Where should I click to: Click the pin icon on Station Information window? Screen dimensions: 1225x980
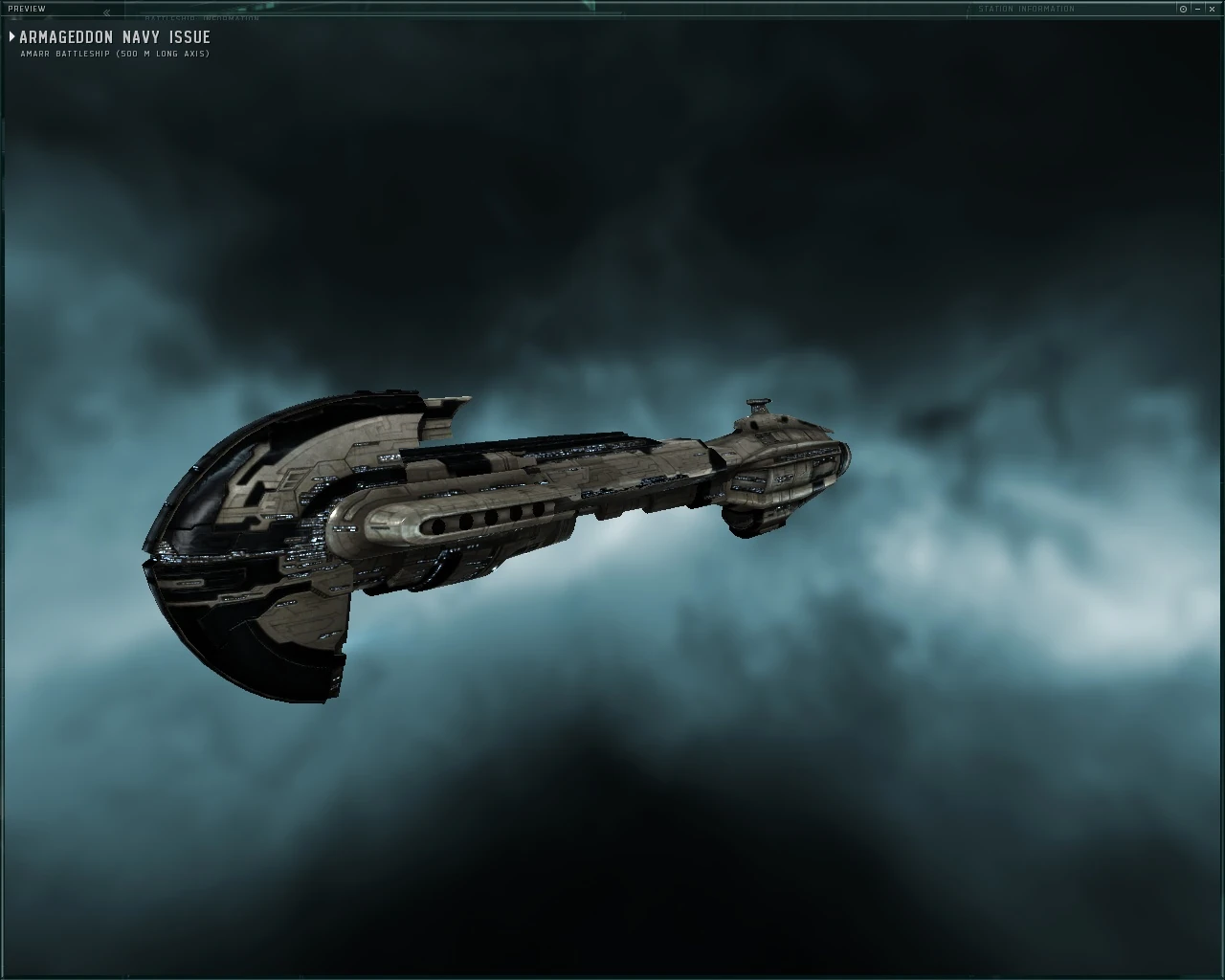coord(1183,9)
